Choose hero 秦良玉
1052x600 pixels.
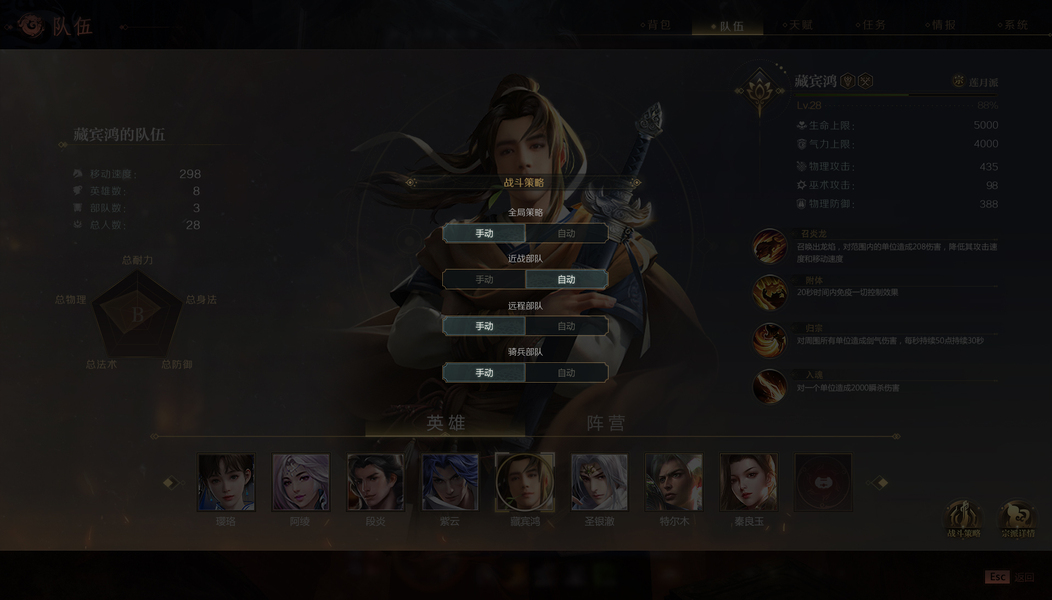(748, 483)
